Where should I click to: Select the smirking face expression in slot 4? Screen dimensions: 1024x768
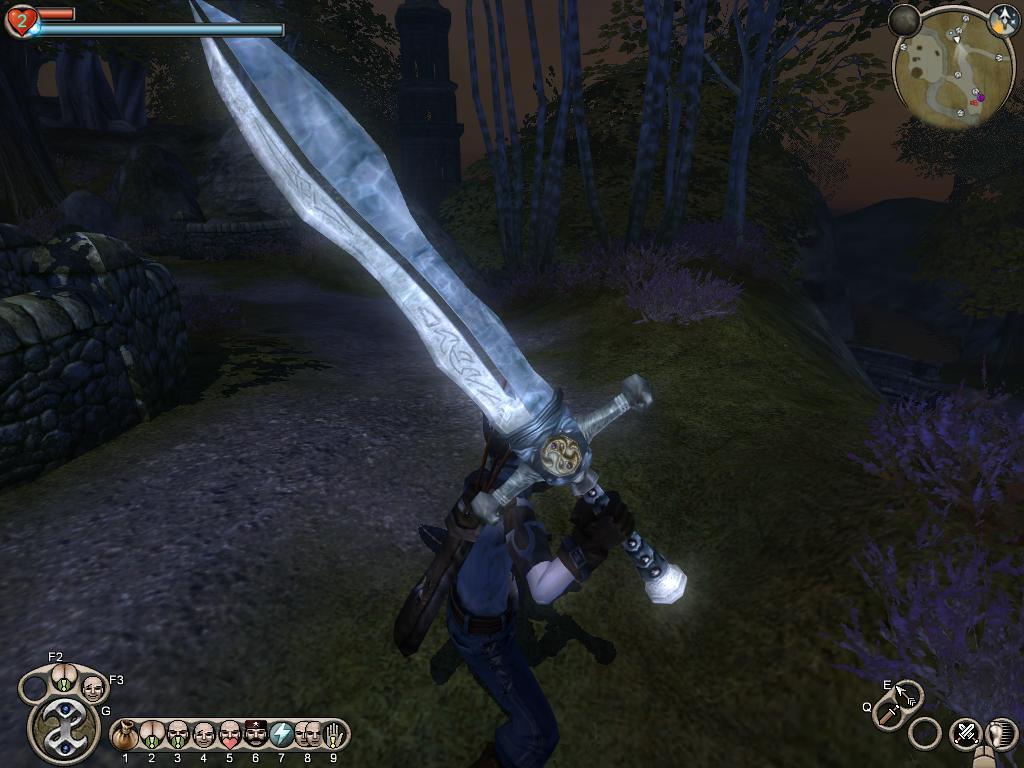tap(203, 735)
